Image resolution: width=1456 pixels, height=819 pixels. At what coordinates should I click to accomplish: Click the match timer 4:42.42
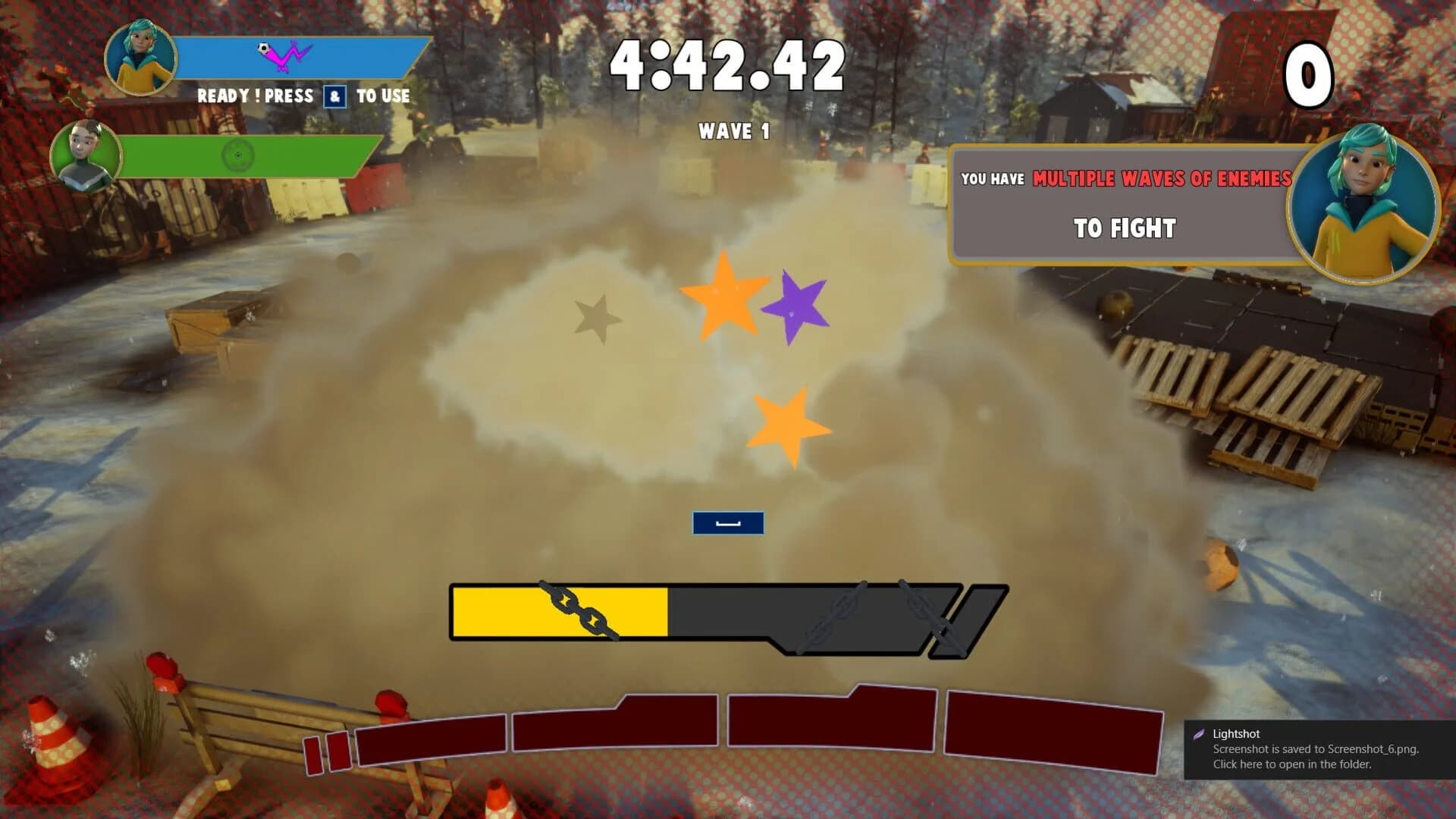click(726, 64)
